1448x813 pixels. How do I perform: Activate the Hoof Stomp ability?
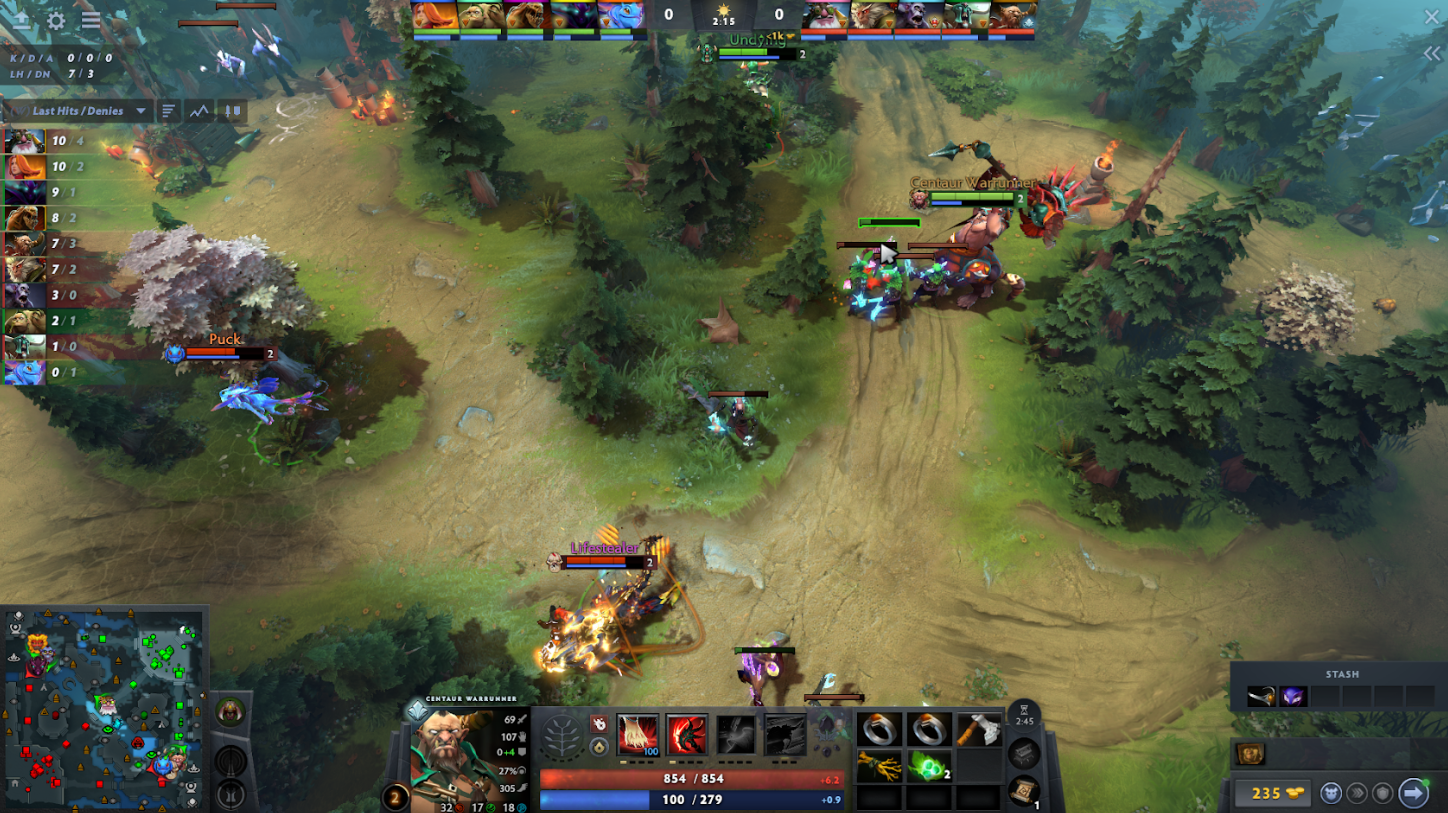[637, 735]
